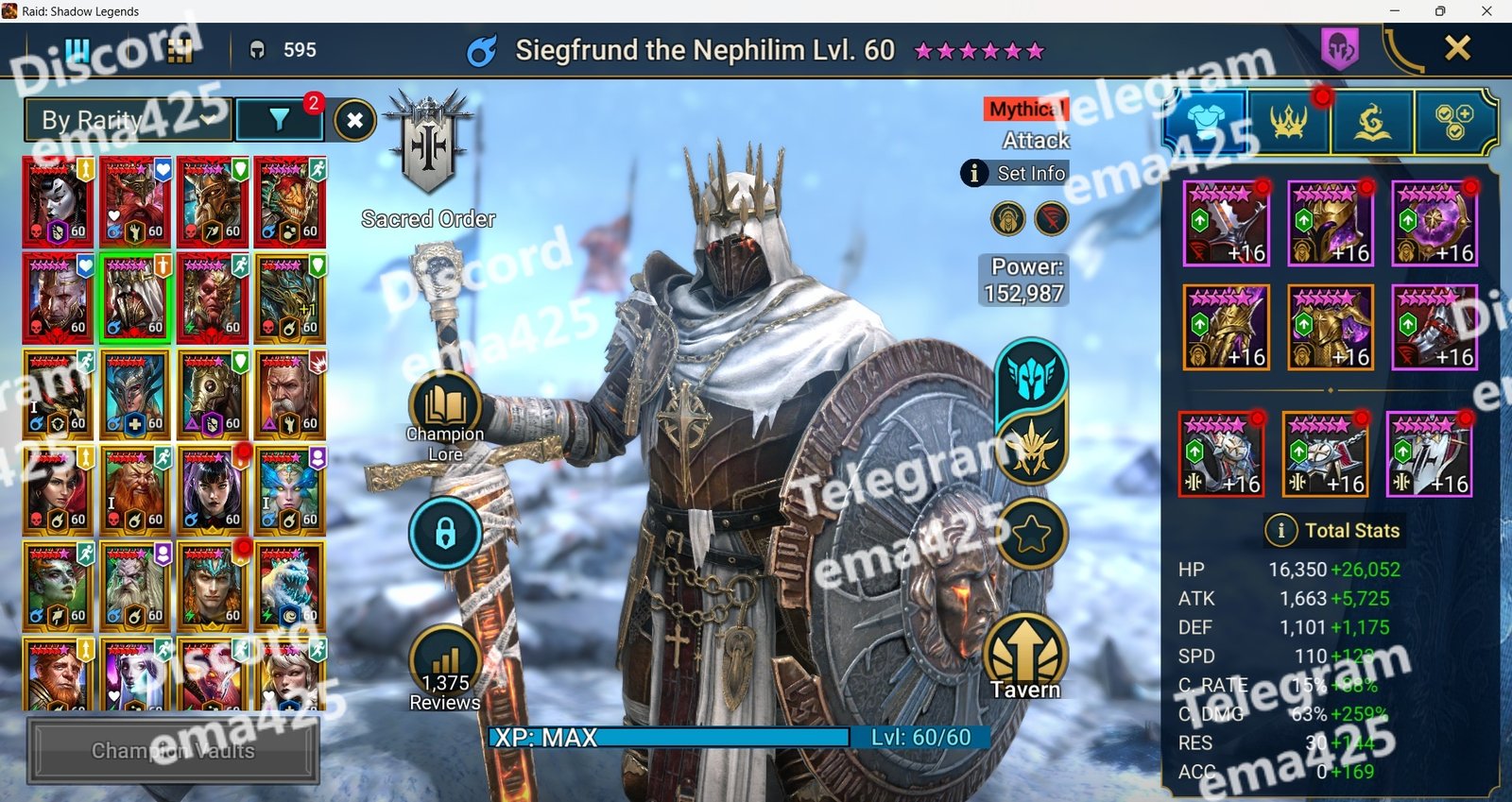Open Champion Lore book
This screenshot has height=802, width=1512.
pyautogui.click(x=445, y=408)
